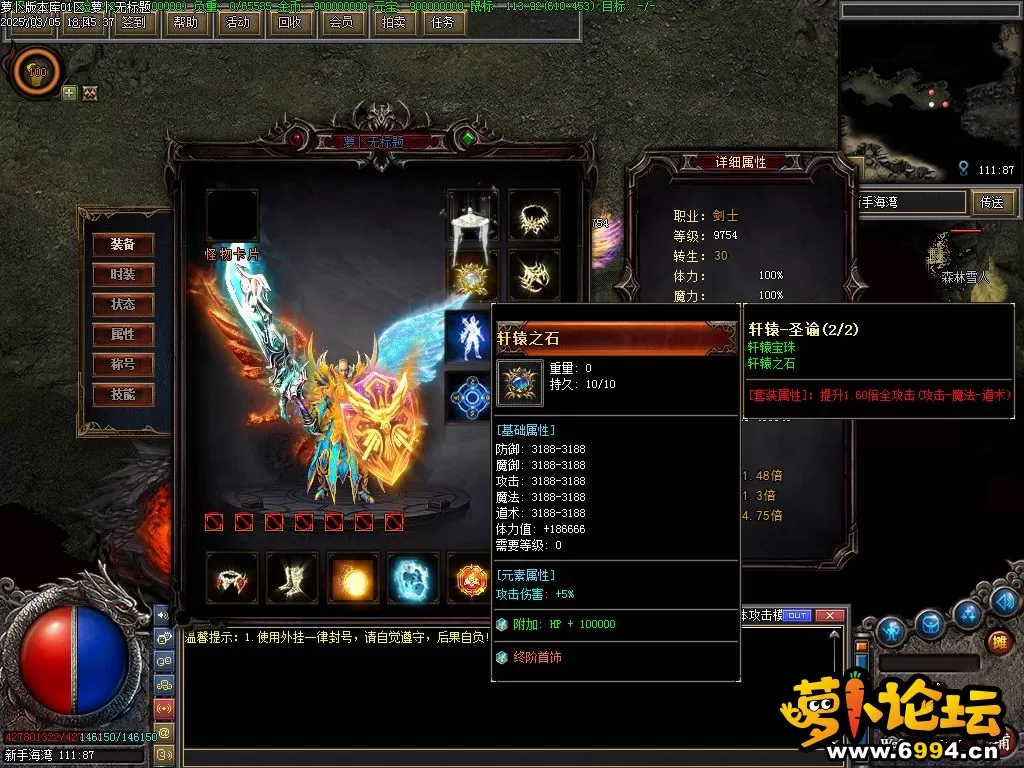The height and width of the screenshot is (768, 1024).
Task: Click the glowing sun orb equipment slot
Action: (x=352, y=578)
